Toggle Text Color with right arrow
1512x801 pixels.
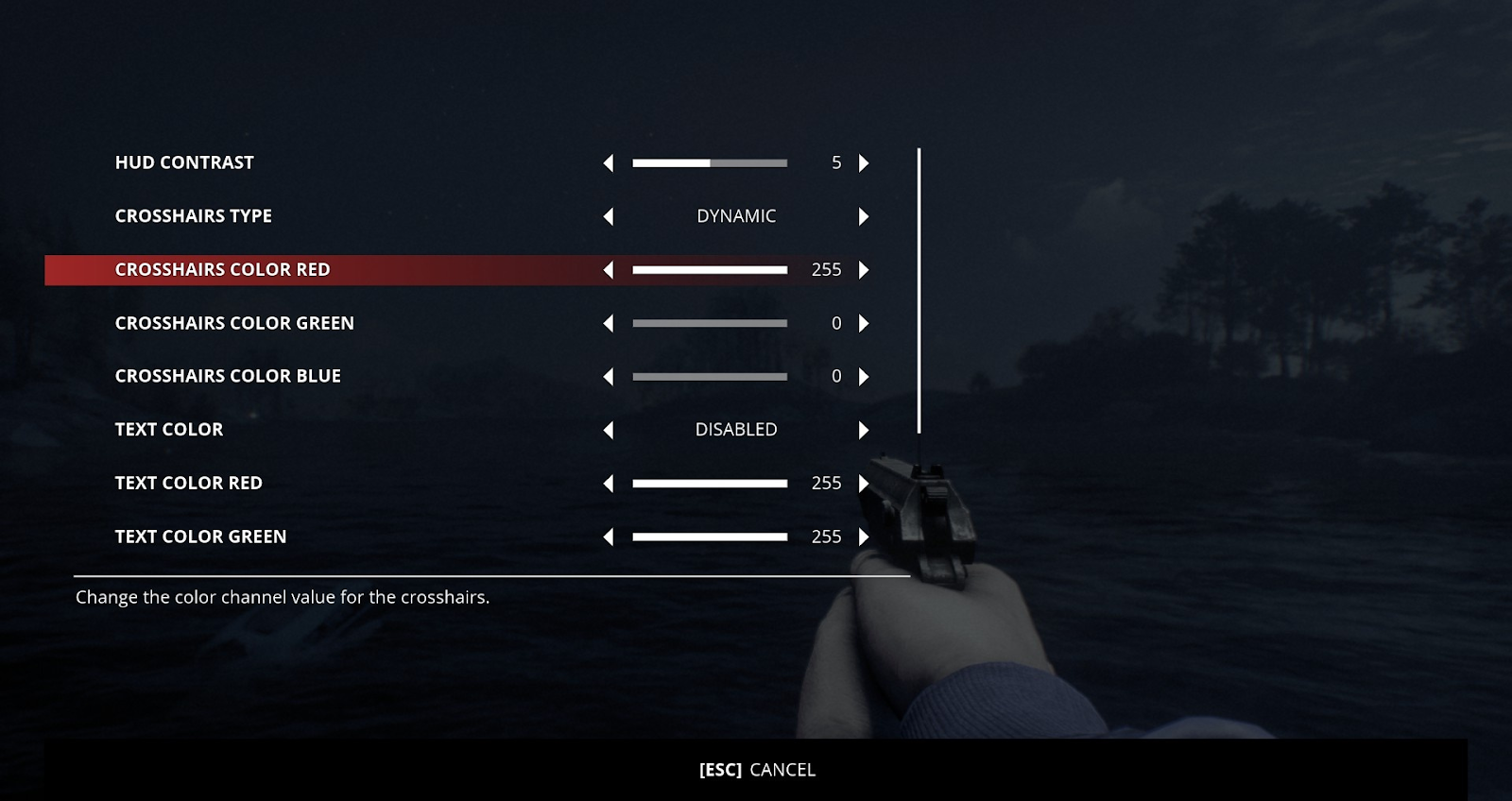tap(863, 431)
